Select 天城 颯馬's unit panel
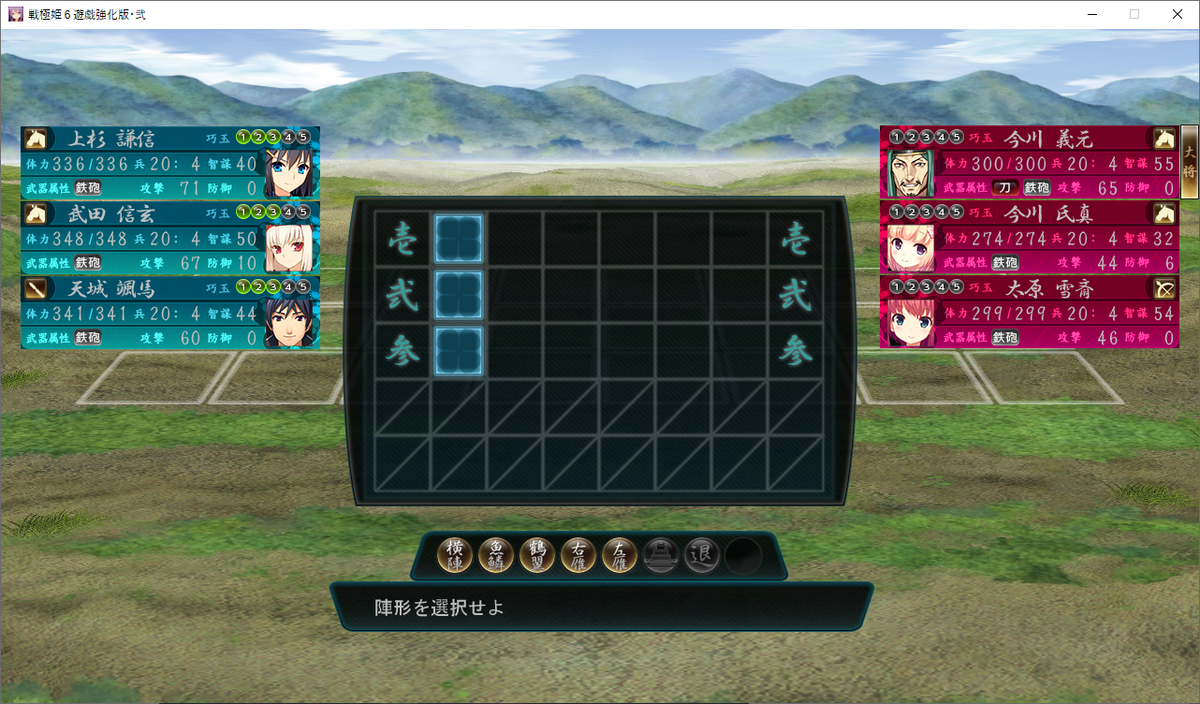 coord(170,312)
